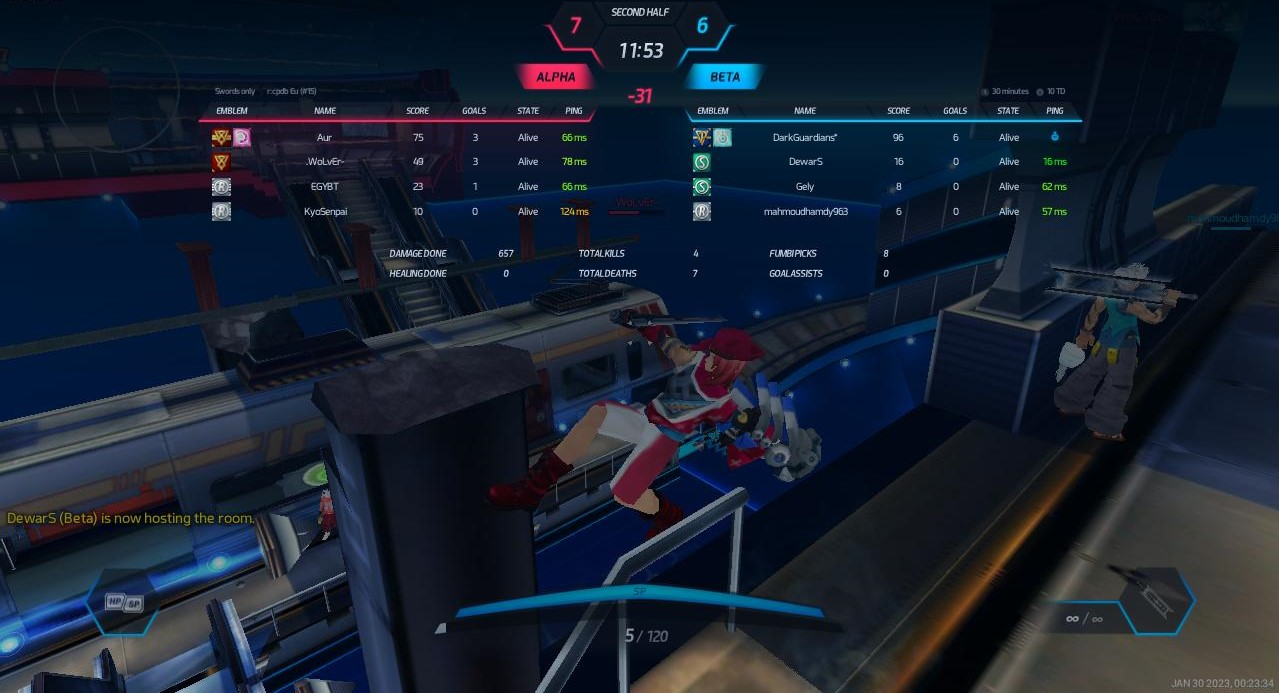Screen dimensions: 1279x693
Task: Select the sword weapon slot icon
Action: click(x=1152, y=599)
